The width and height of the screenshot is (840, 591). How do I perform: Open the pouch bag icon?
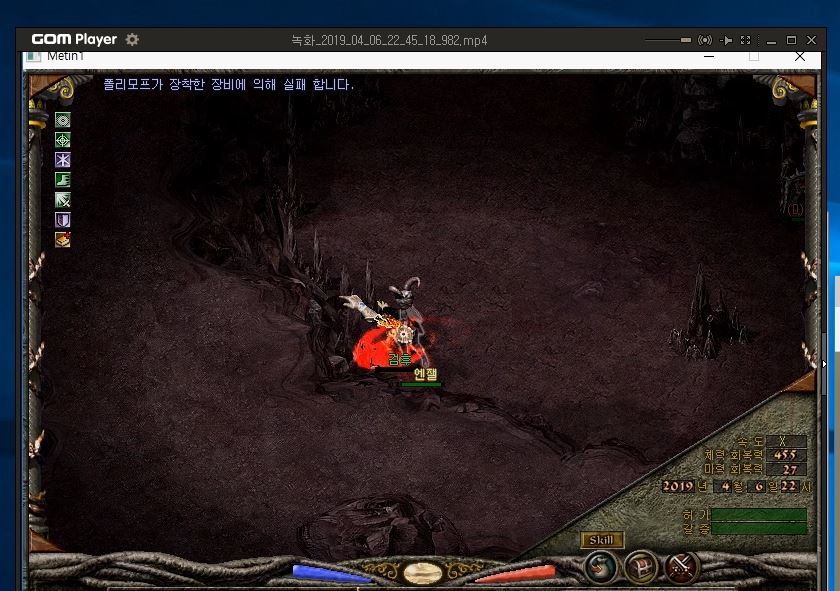(x=601, y=568)
